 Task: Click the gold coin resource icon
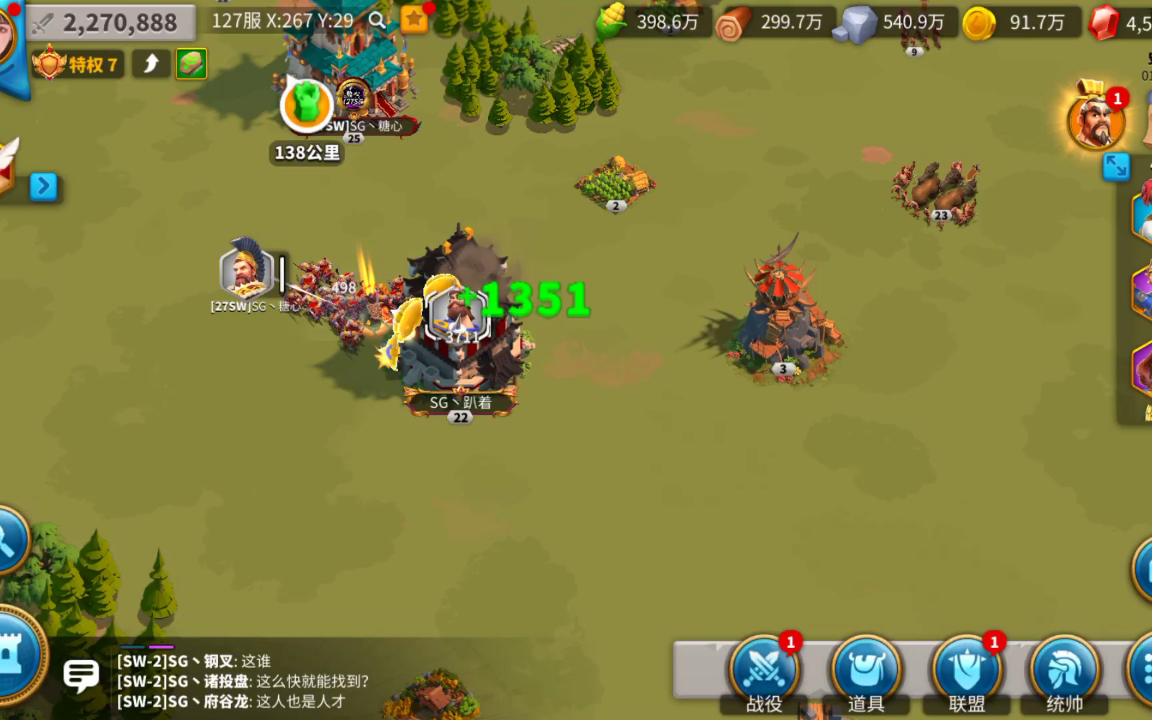coord(979,23)
